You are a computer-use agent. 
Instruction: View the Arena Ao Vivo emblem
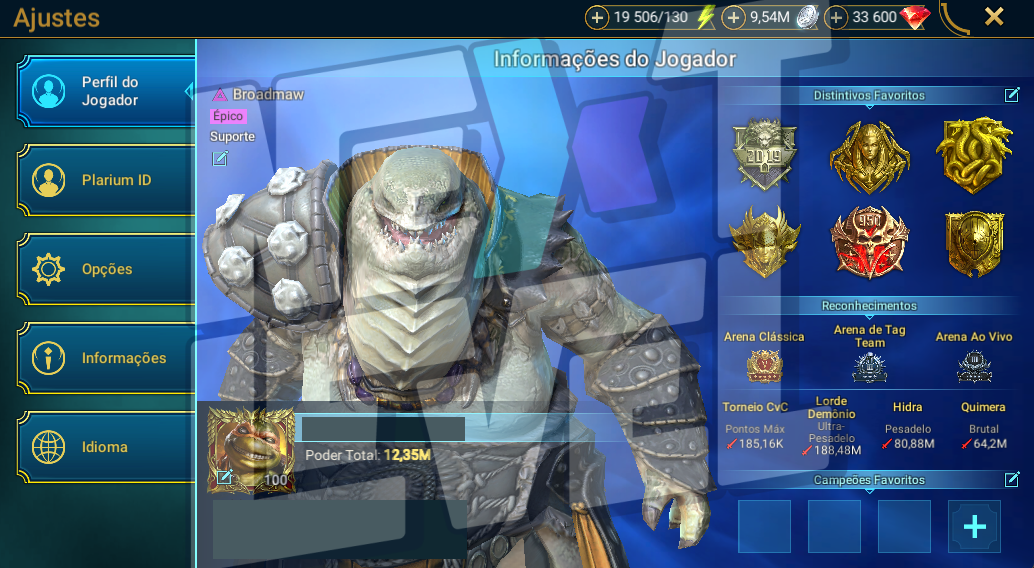click(973, 367)
